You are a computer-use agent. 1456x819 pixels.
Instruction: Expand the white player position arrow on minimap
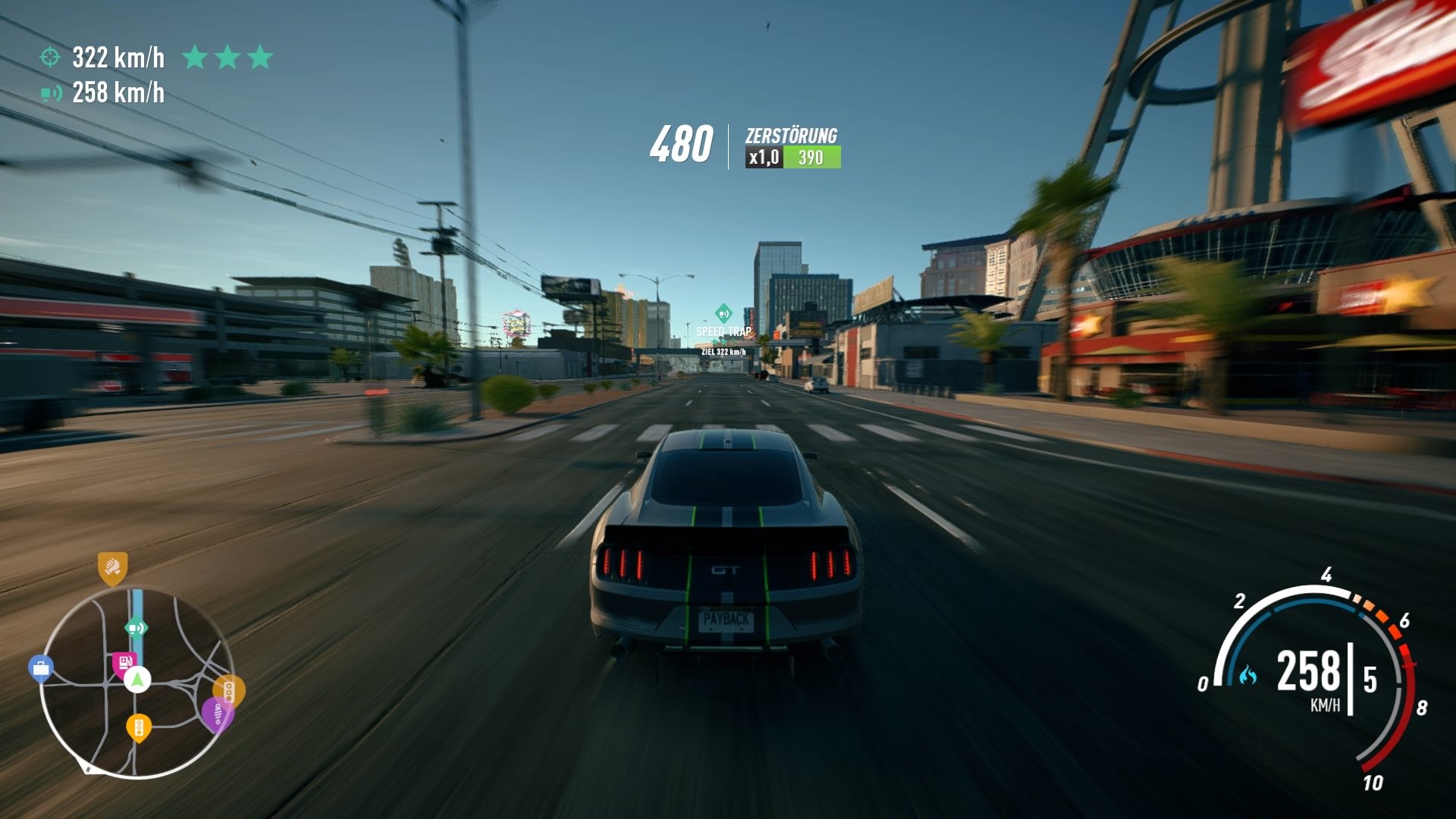pyautogui.click(x=136, y=679)
